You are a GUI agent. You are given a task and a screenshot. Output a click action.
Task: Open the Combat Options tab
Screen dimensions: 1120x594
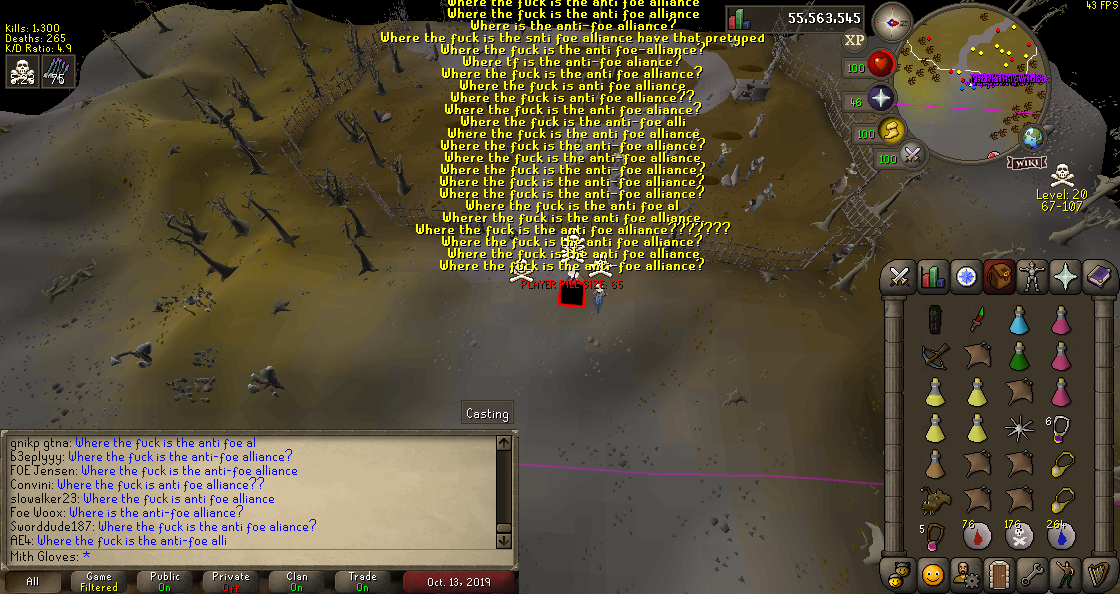point(899,277)
